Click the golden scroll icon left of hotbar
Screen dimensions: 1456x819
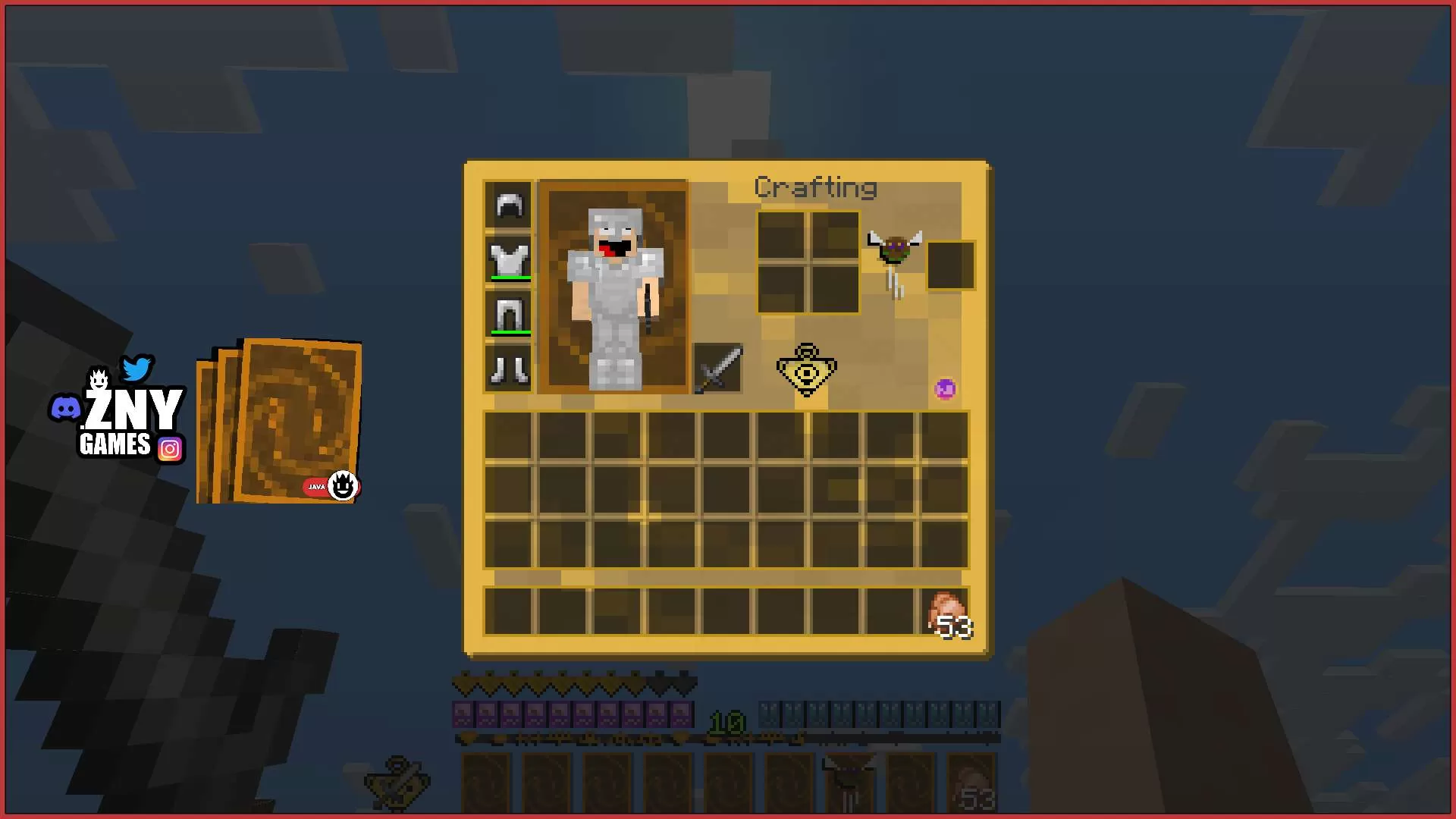[x=395, y=784]
